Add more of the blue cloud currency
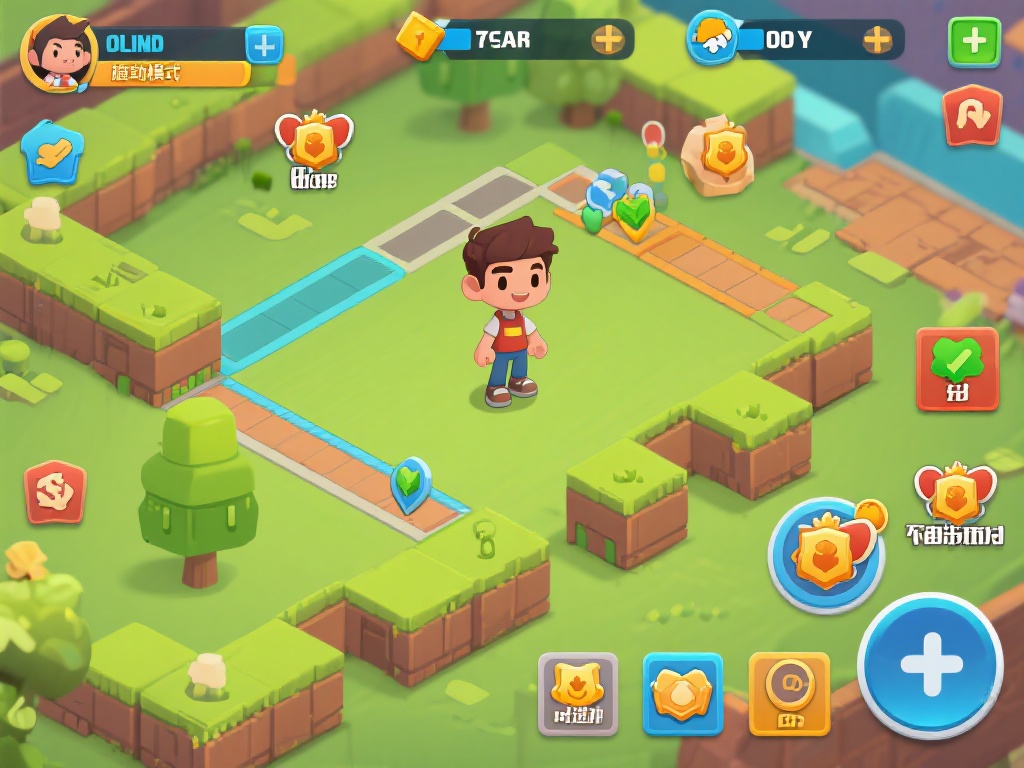 tap(877, 40)
